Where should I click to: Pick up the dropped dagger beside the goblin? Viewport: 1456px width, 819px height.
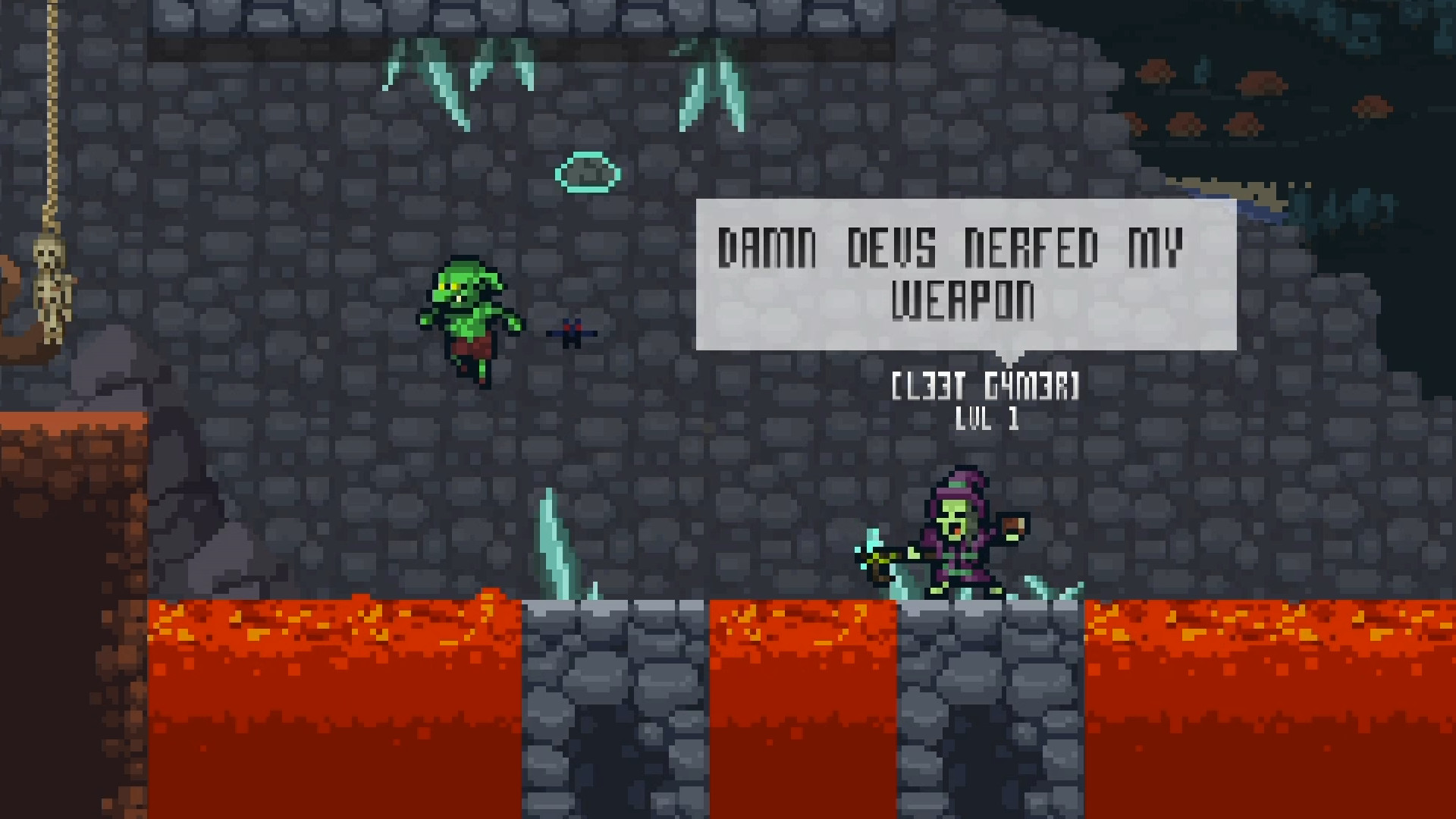tap(573, 332)
